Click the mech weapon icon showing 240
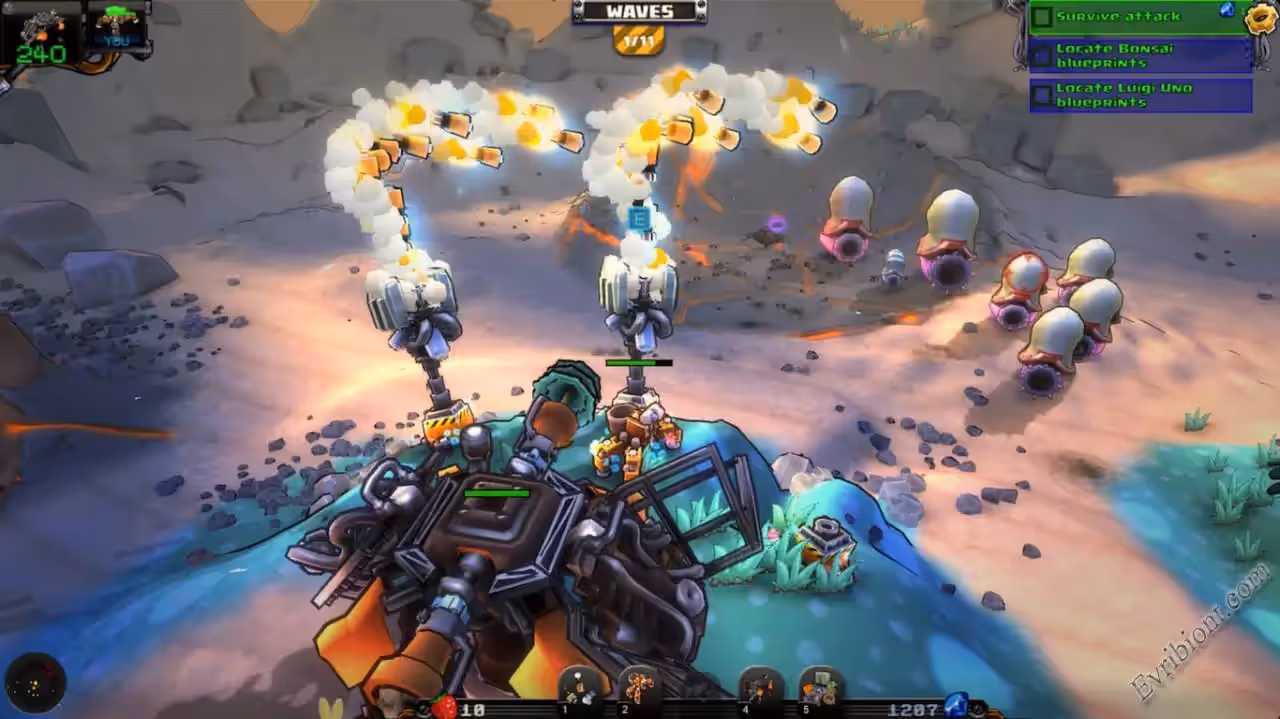This screenshot has height=719, width=1280. [x=40, y=33]
